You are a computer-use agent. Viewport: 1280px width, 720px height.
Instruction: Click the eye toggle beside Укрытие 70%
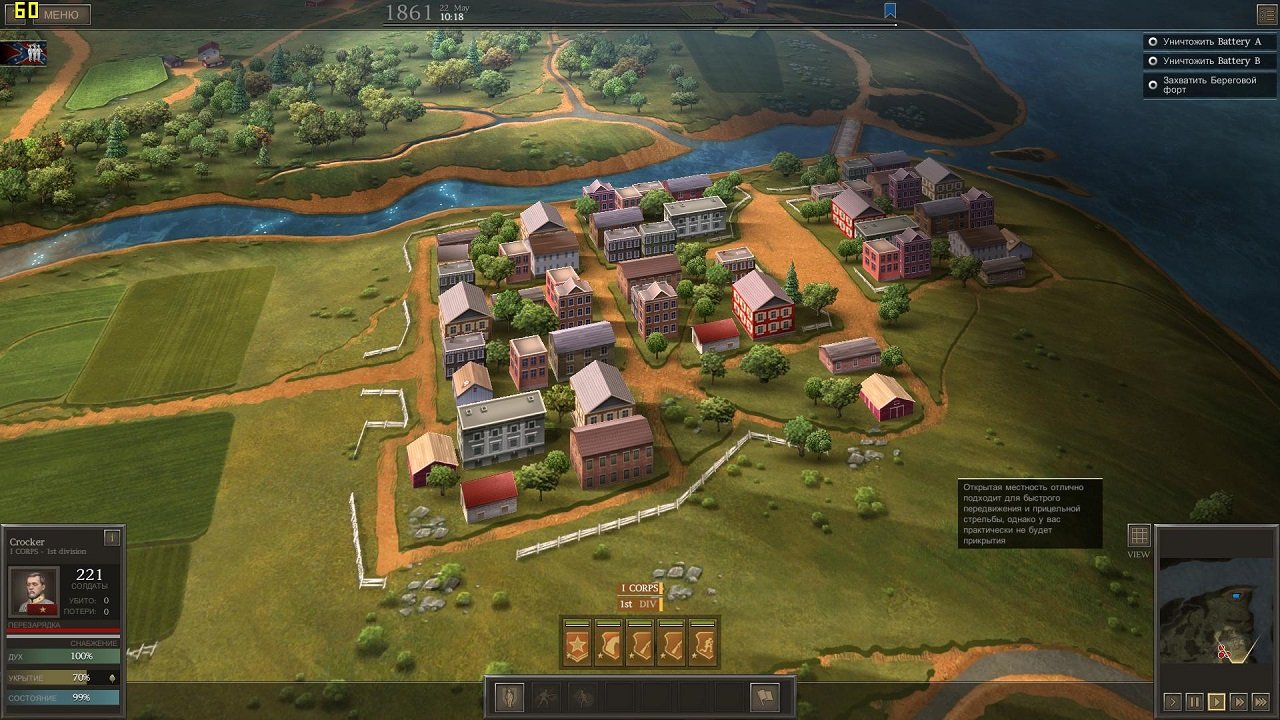tap(111, 677)
